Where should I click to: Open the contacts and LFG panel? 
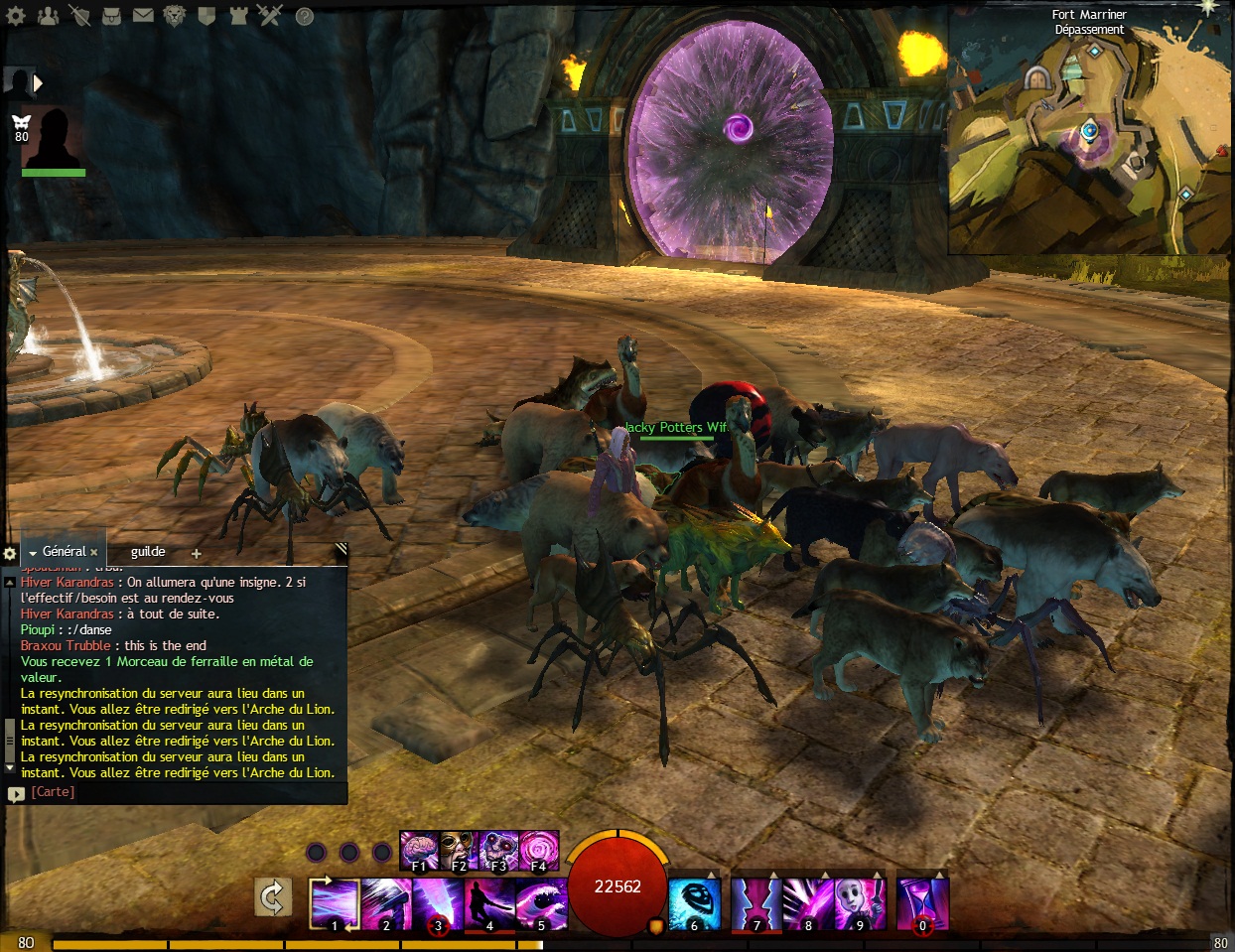point(48,16)
